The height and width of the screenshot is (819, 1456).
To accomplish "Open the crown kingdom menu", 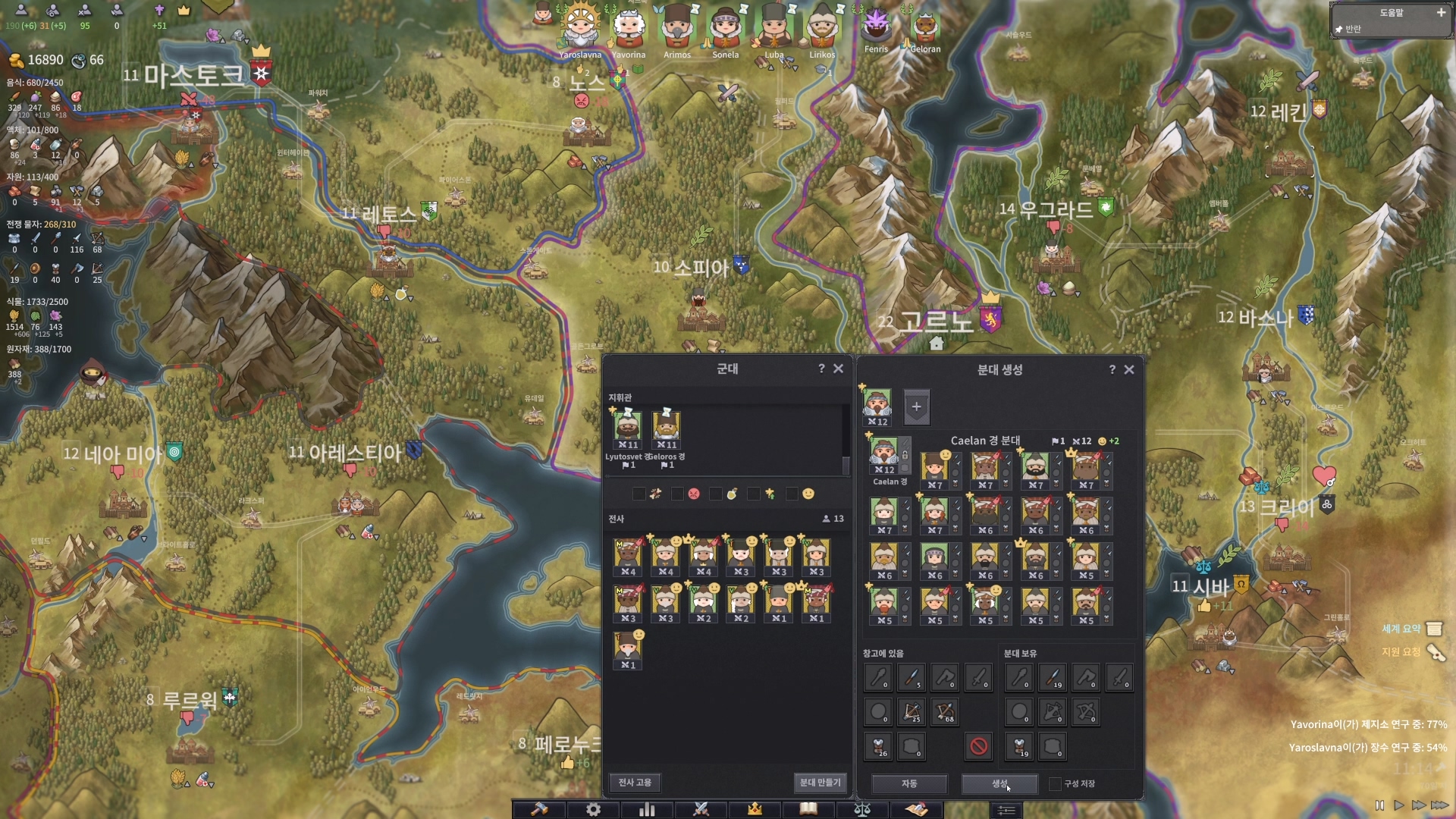I will pyautogui.click(x=755, y=809).
